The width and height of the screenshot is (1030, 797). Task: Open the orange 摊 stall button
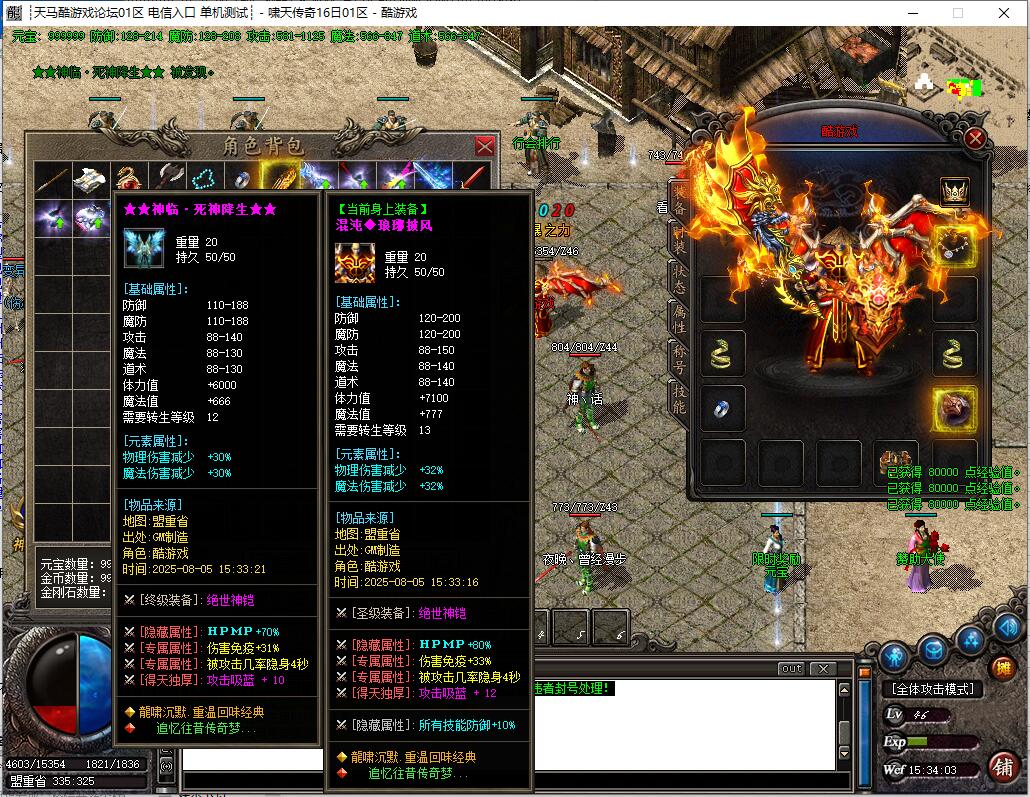[x=1002, y=668]
